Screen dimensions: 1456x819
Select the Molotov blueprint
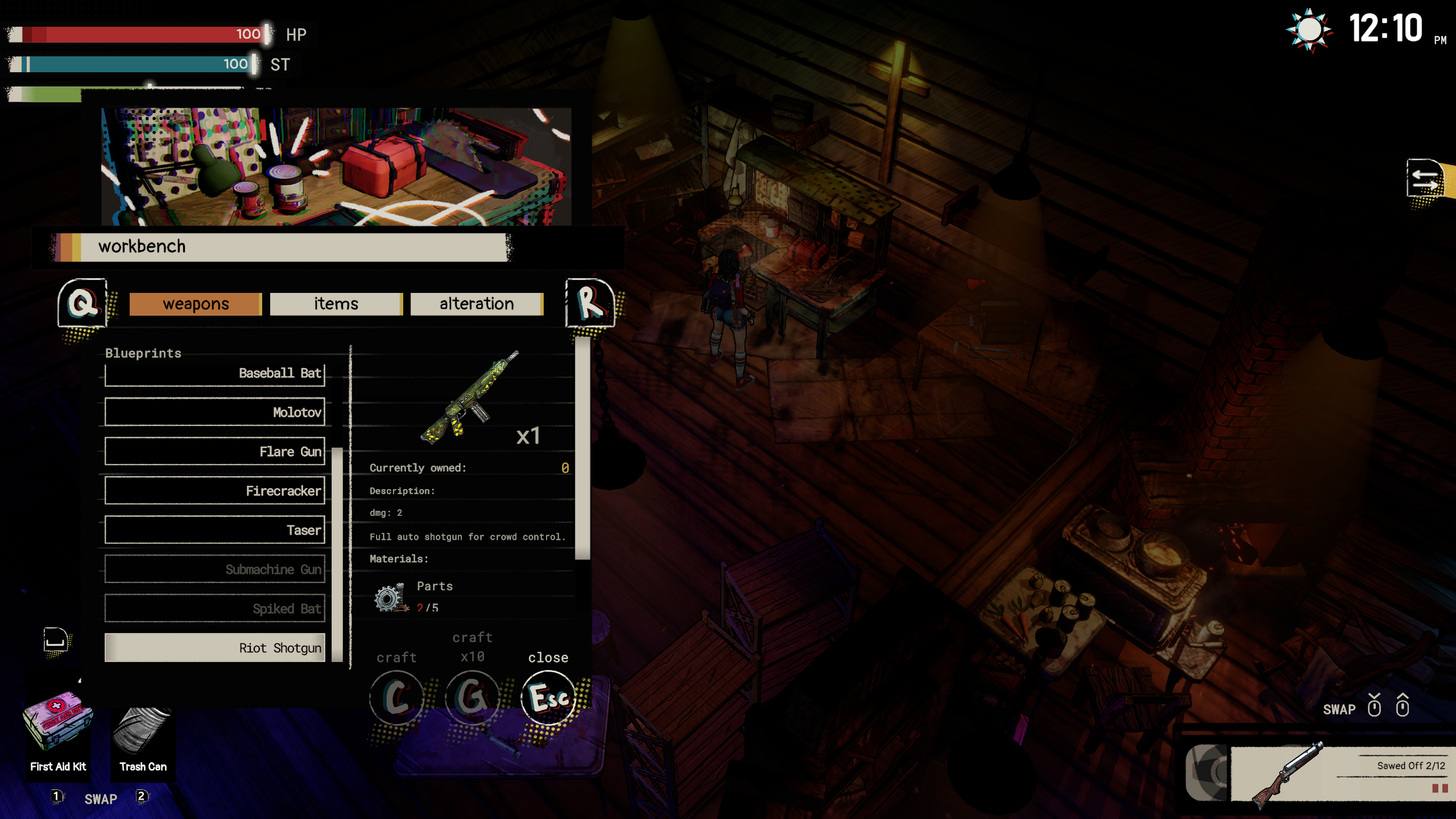click(215, 412)
